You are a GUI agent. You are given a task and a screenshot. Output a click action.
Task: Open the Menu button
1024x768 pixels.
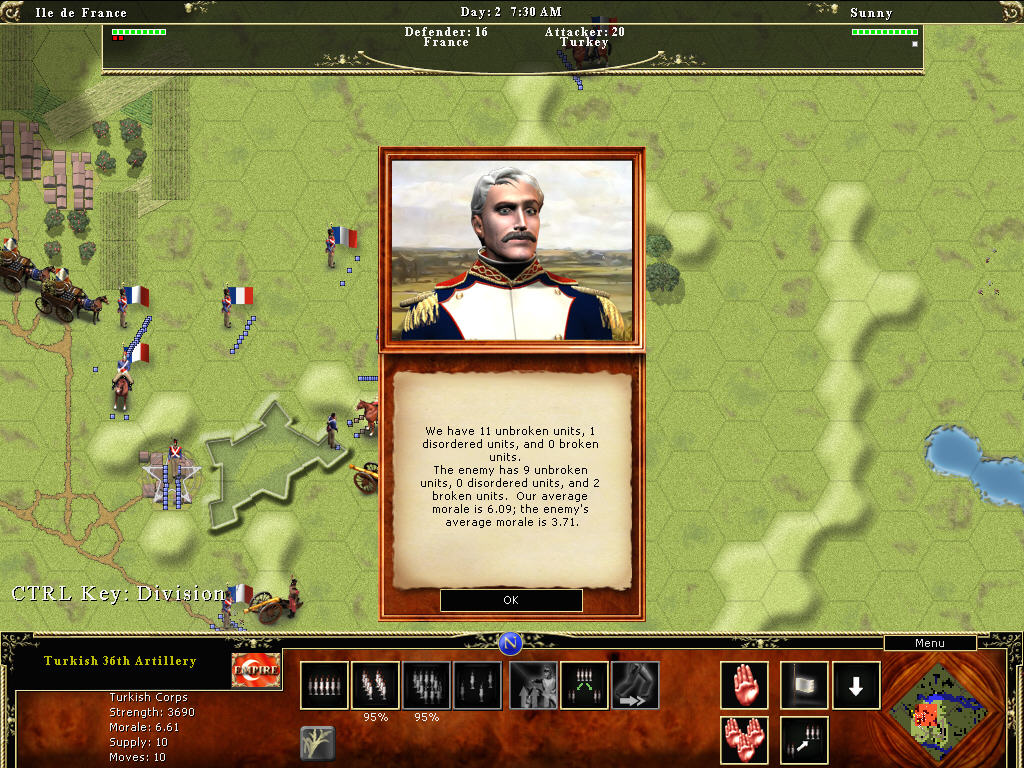pyautogui.click(x=929, y=643)
